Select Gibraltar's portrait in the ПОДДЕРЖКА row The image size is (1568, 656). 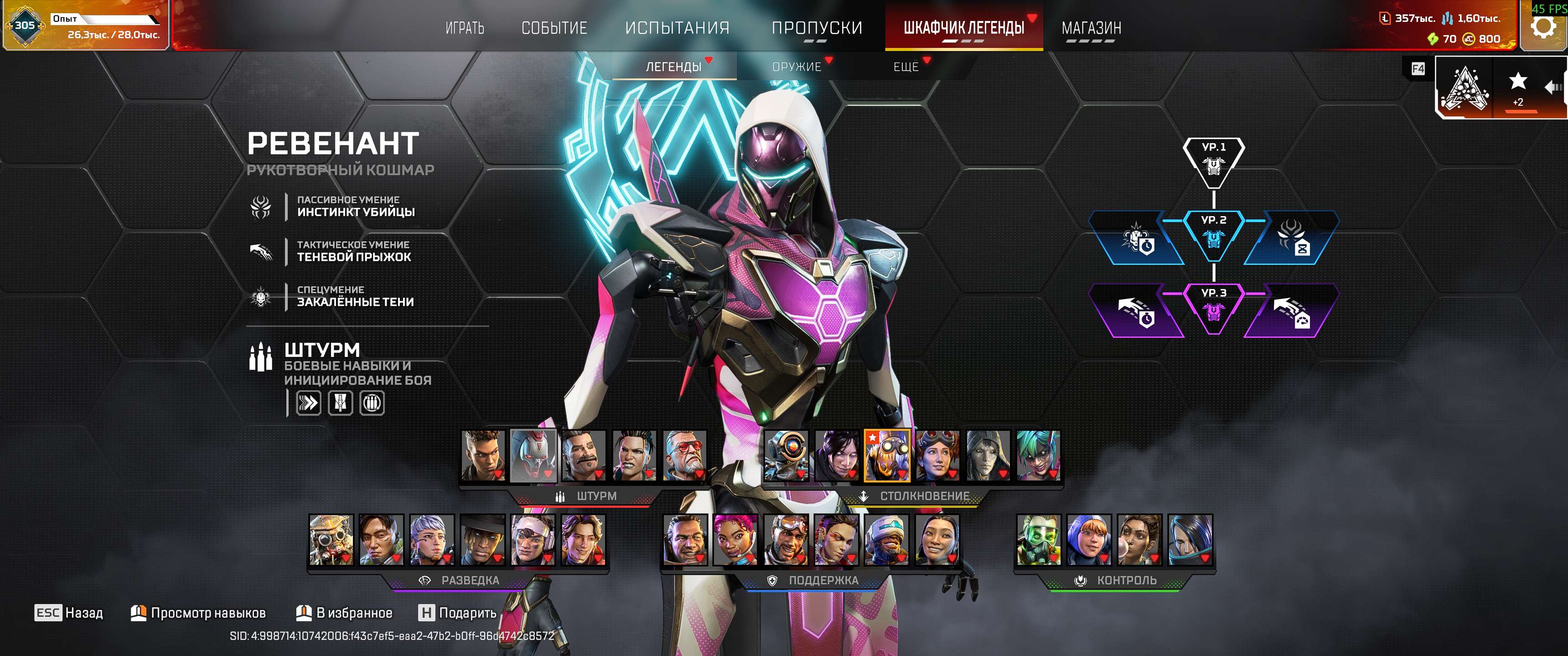click(x=685, y=540)
